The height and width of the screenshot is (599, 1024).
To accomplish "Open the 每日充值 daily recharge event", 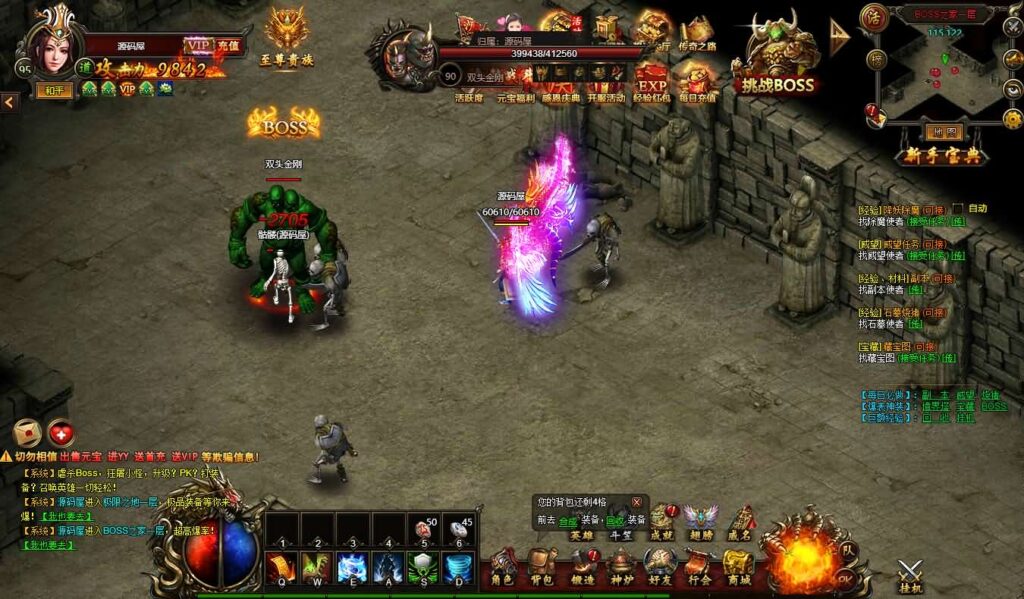I will pos(694,81).
